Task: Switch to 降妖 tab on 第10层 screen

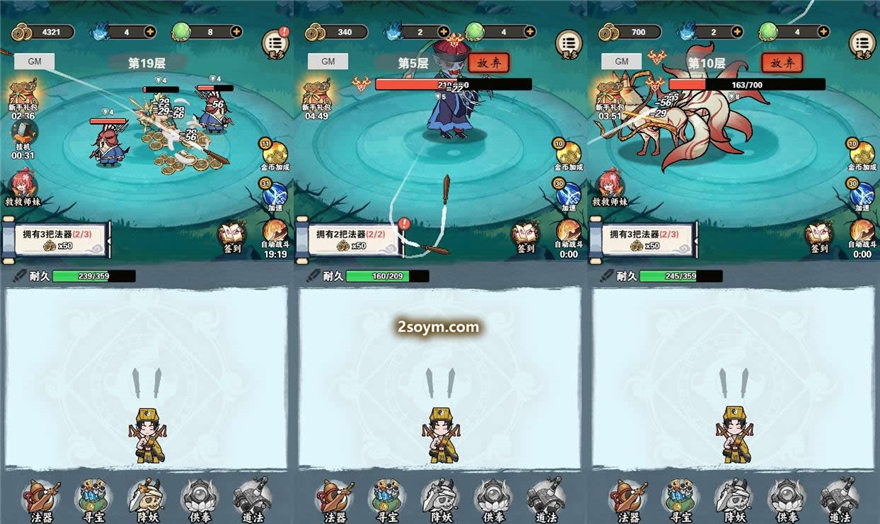Action: click(734, 499)
